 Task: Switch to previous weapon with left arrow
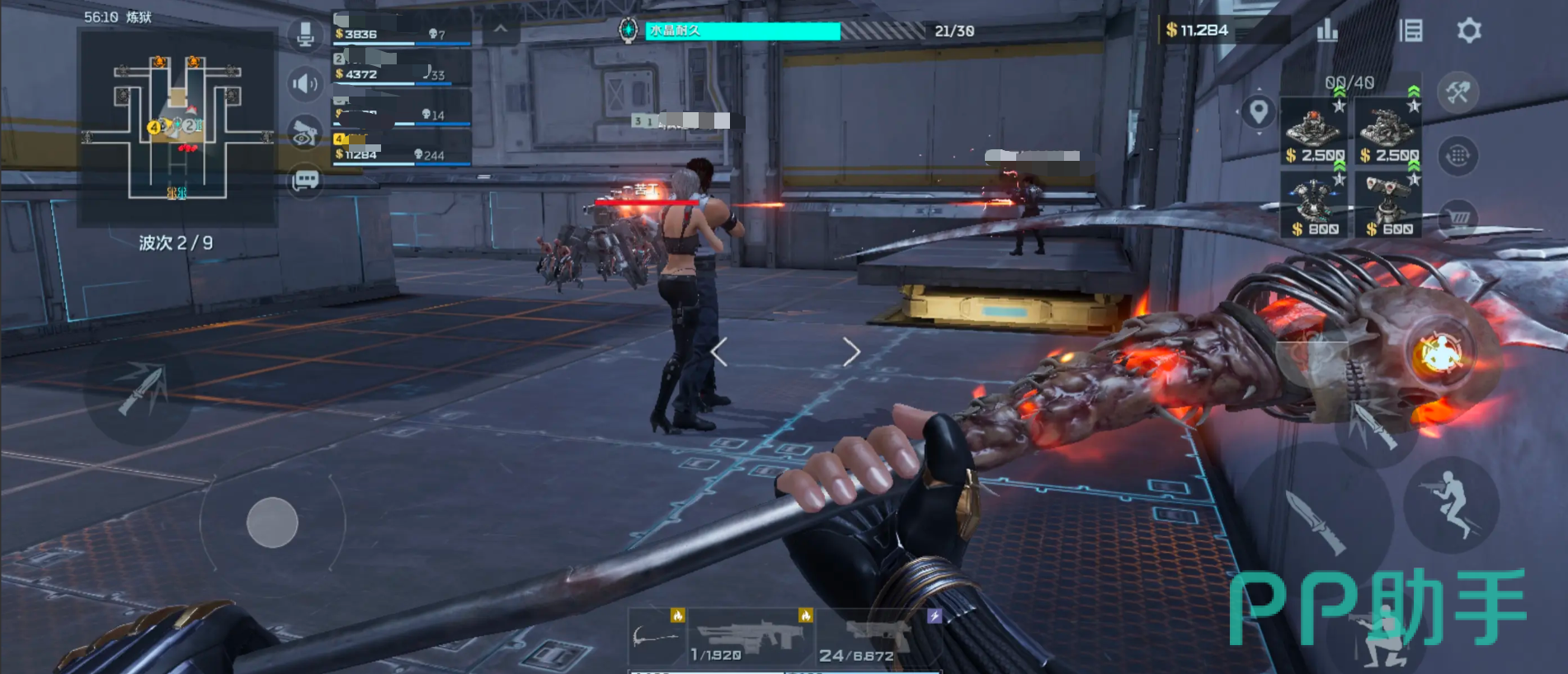click(719, 352)
